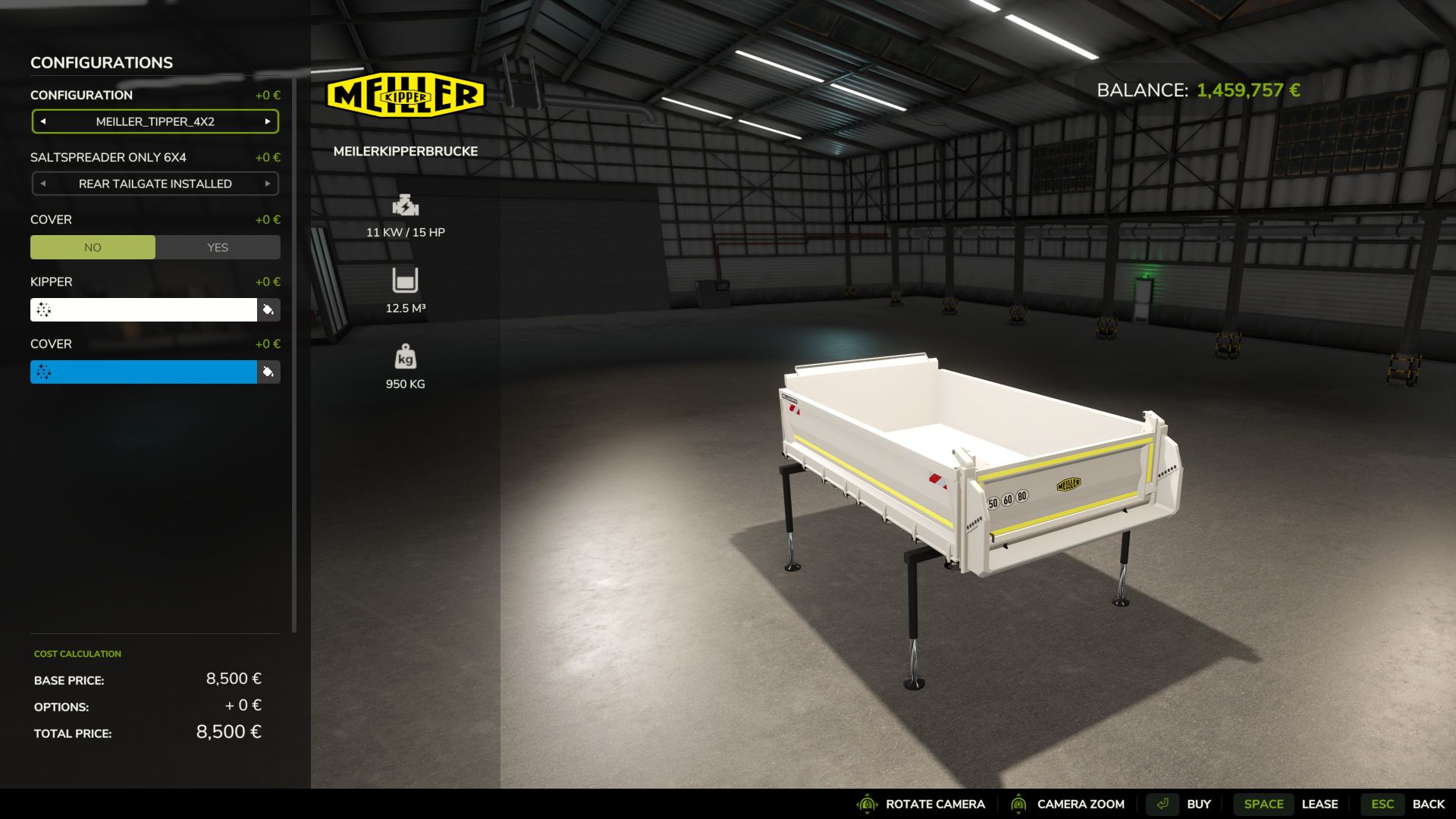The height and width of the screenshot is (819, 1456).
Task: Select the white Kipper color swatch
Action: pyautogui.click(x=144, y=310)
